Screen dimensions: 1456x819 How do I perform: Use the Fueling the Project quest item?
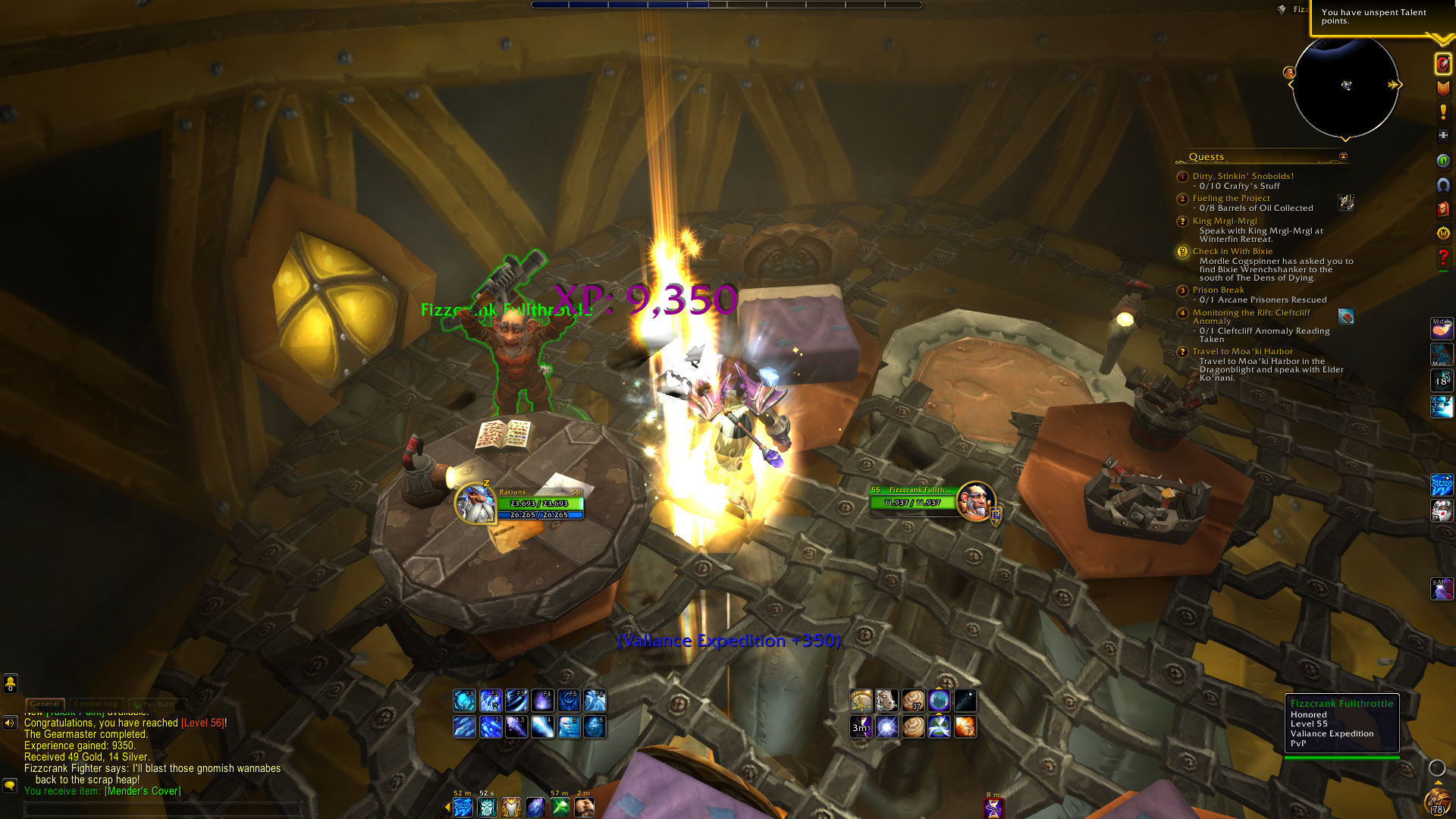(1346, 202)
